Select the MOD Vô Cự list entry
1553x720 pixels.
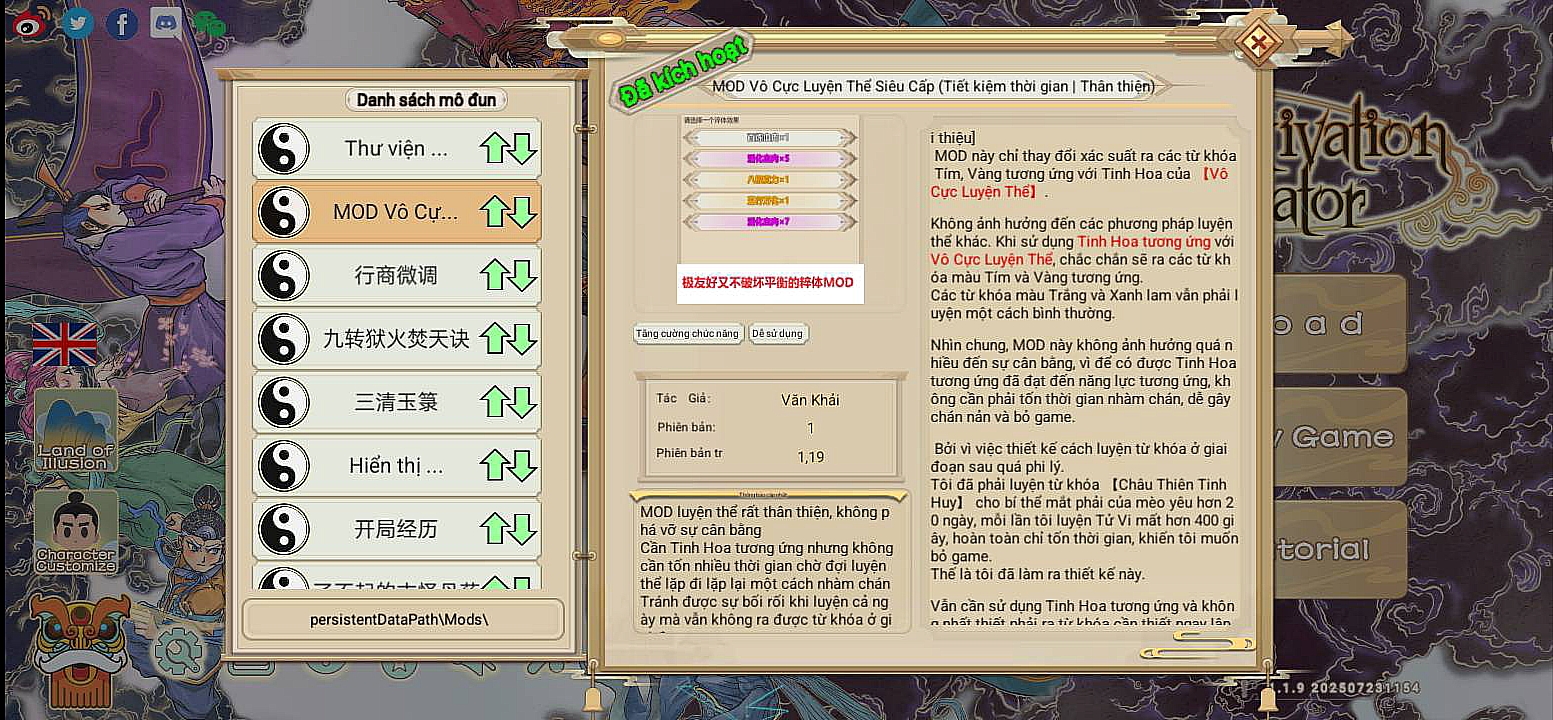click(396, 212)
